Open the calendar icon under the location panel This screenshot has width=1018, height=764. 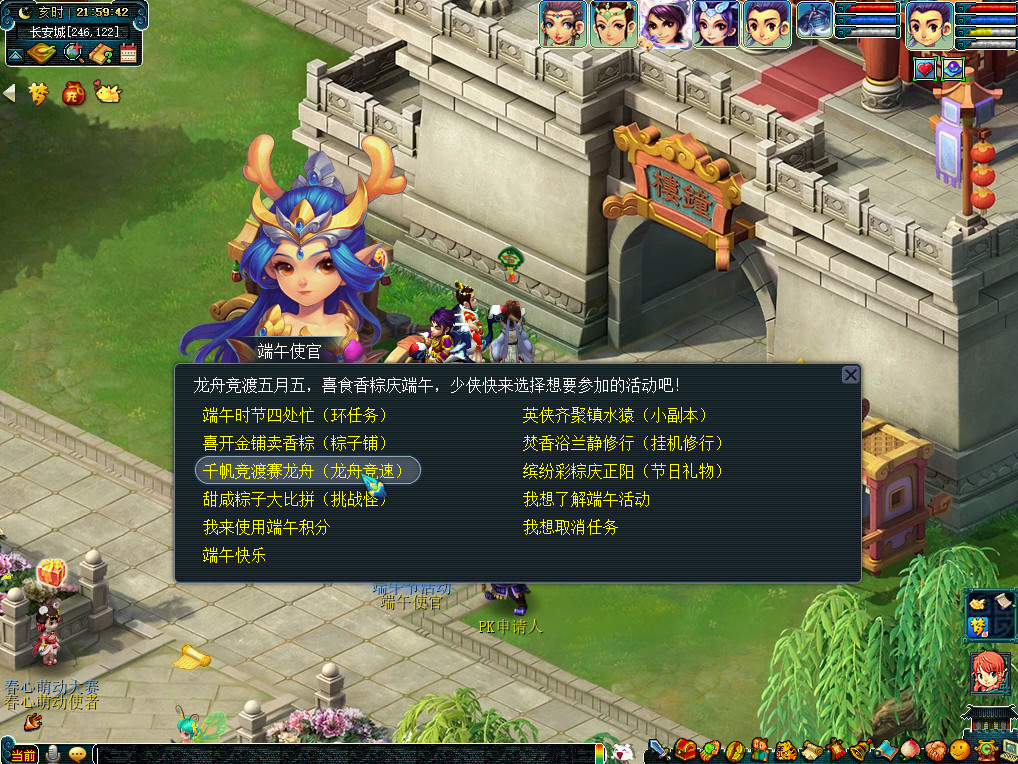pyautogui.click(x=128, y=54)
